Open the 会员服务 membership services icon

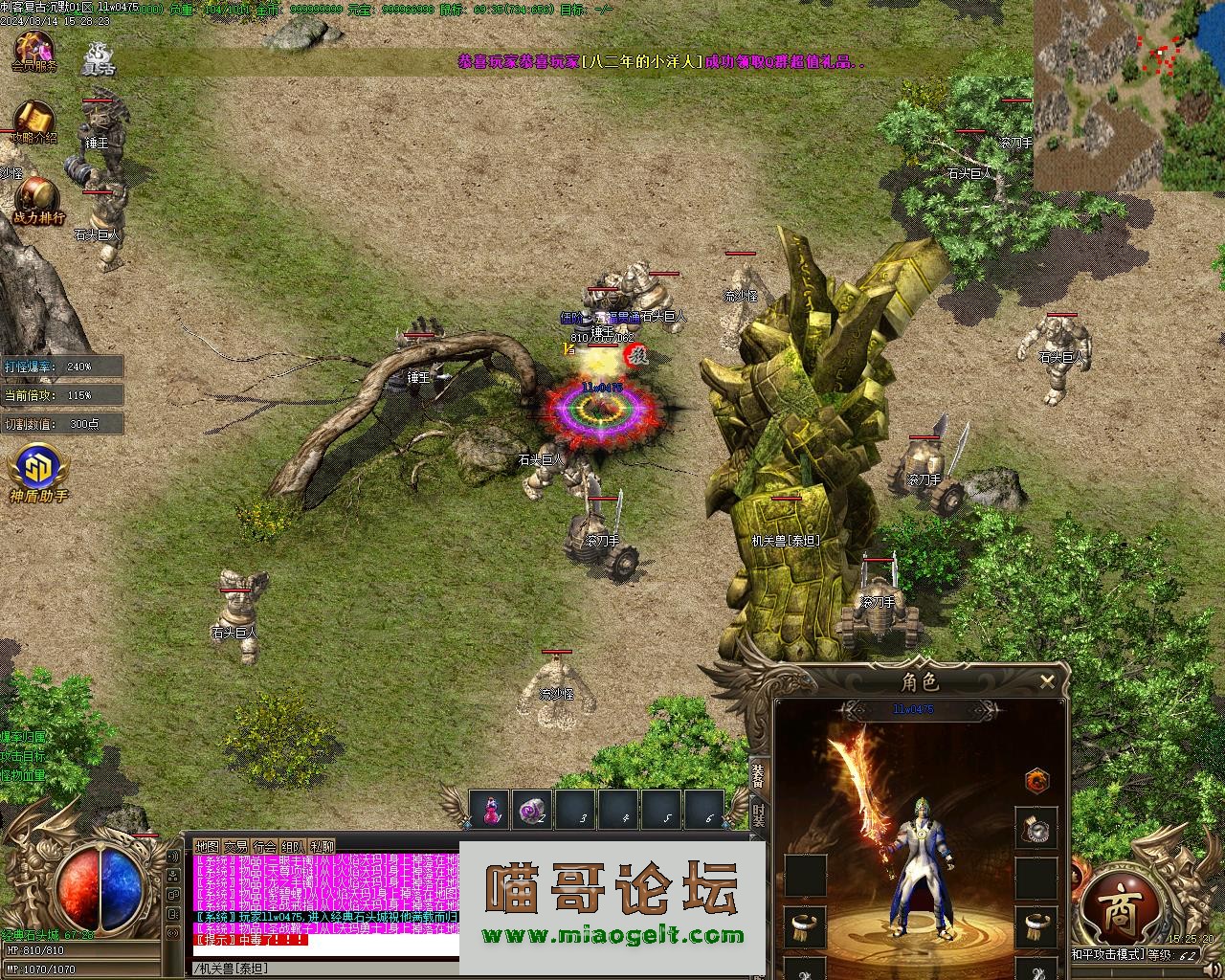[x=33, y=51]
